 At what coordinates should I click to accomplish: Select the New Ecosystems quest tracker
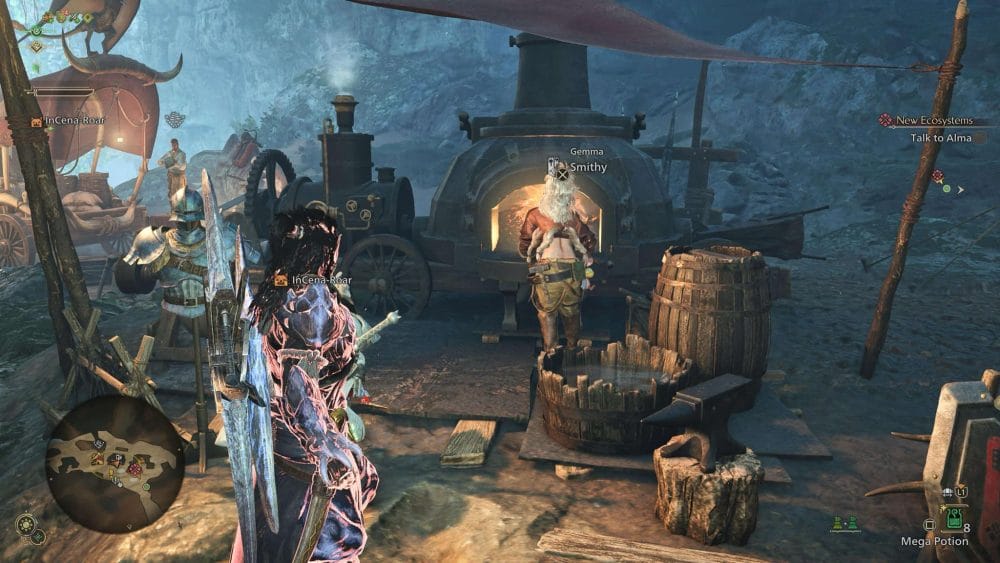point(933,120)
